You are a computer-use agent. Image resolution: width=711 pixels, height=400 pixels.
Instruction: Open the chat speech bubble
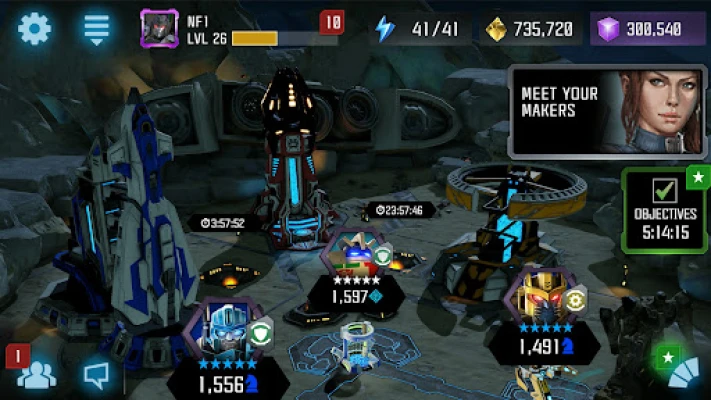click(x=97, y=375)
